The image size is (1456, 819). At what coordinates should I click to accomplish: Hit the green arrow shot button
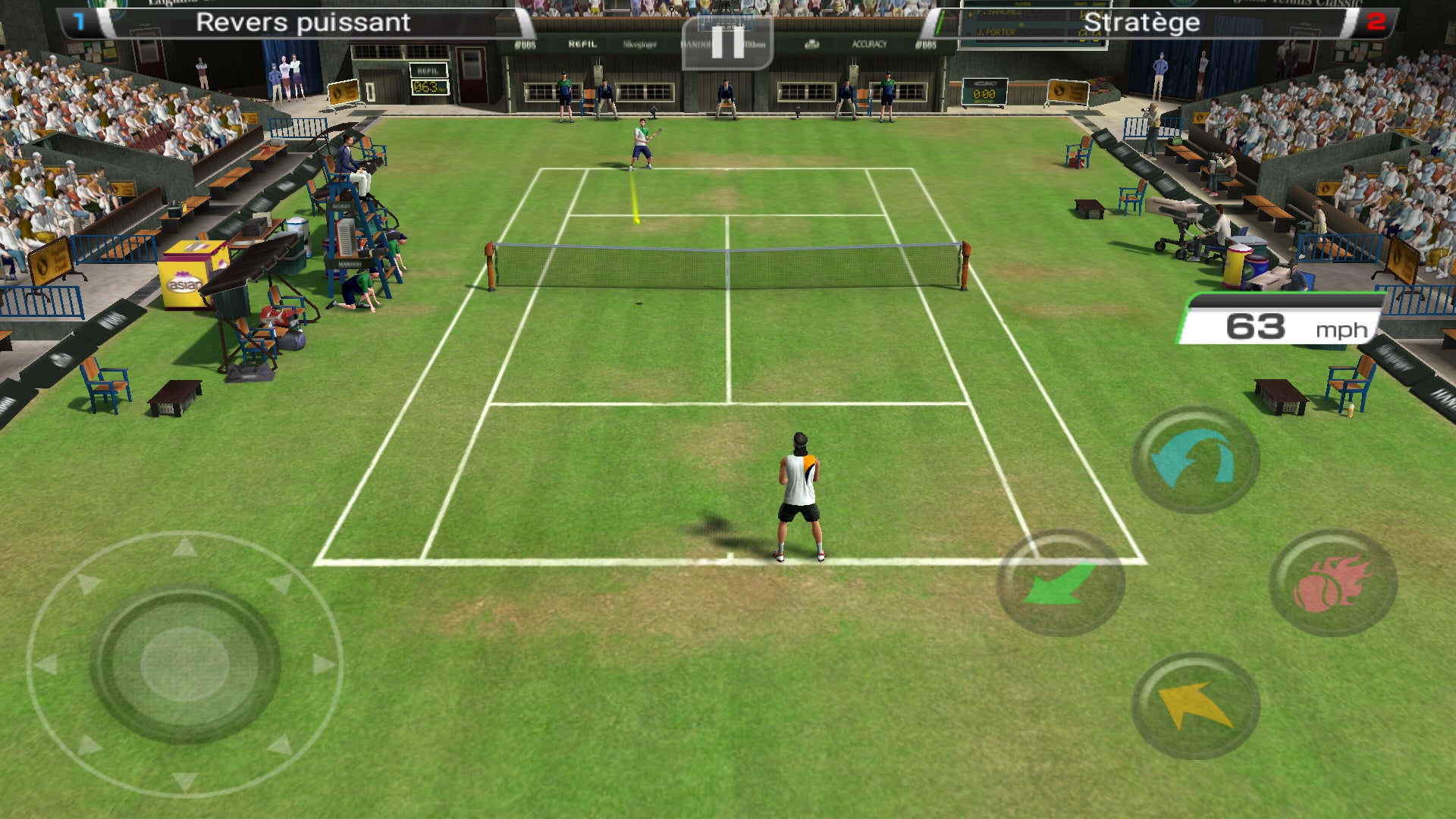tap(1059, 582)
